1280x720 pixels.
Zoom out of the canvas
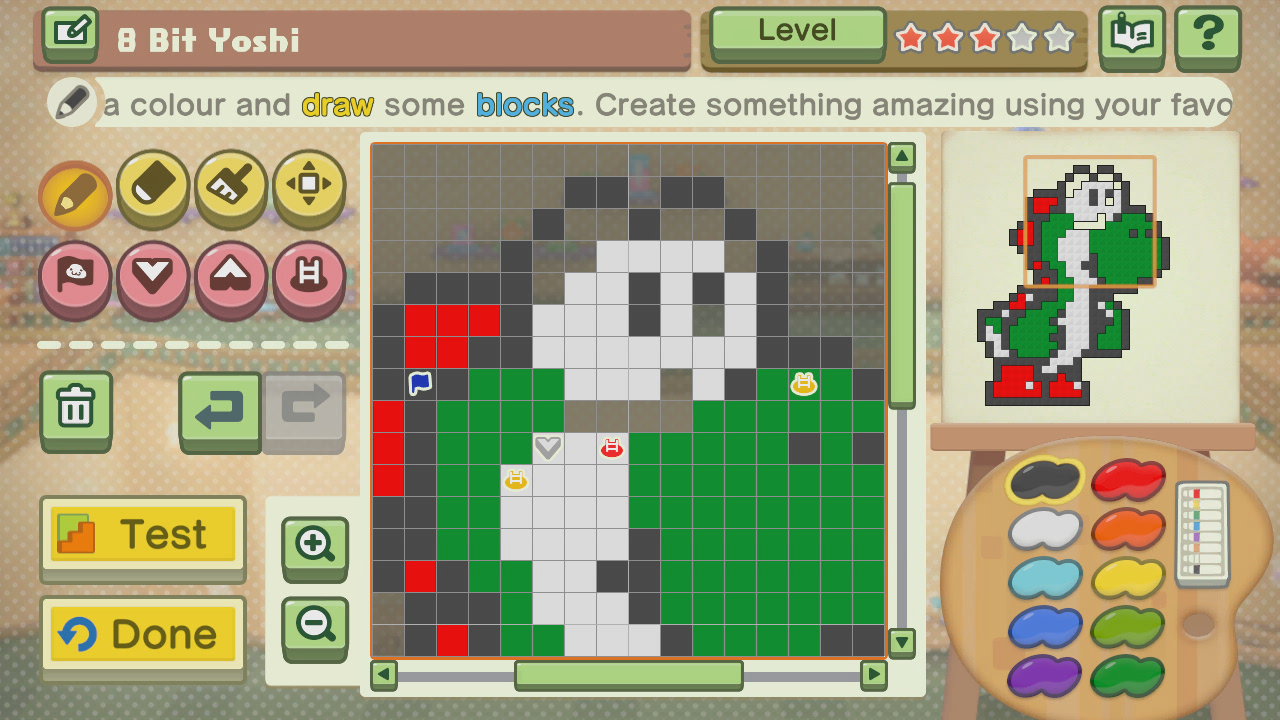point(314,625)
